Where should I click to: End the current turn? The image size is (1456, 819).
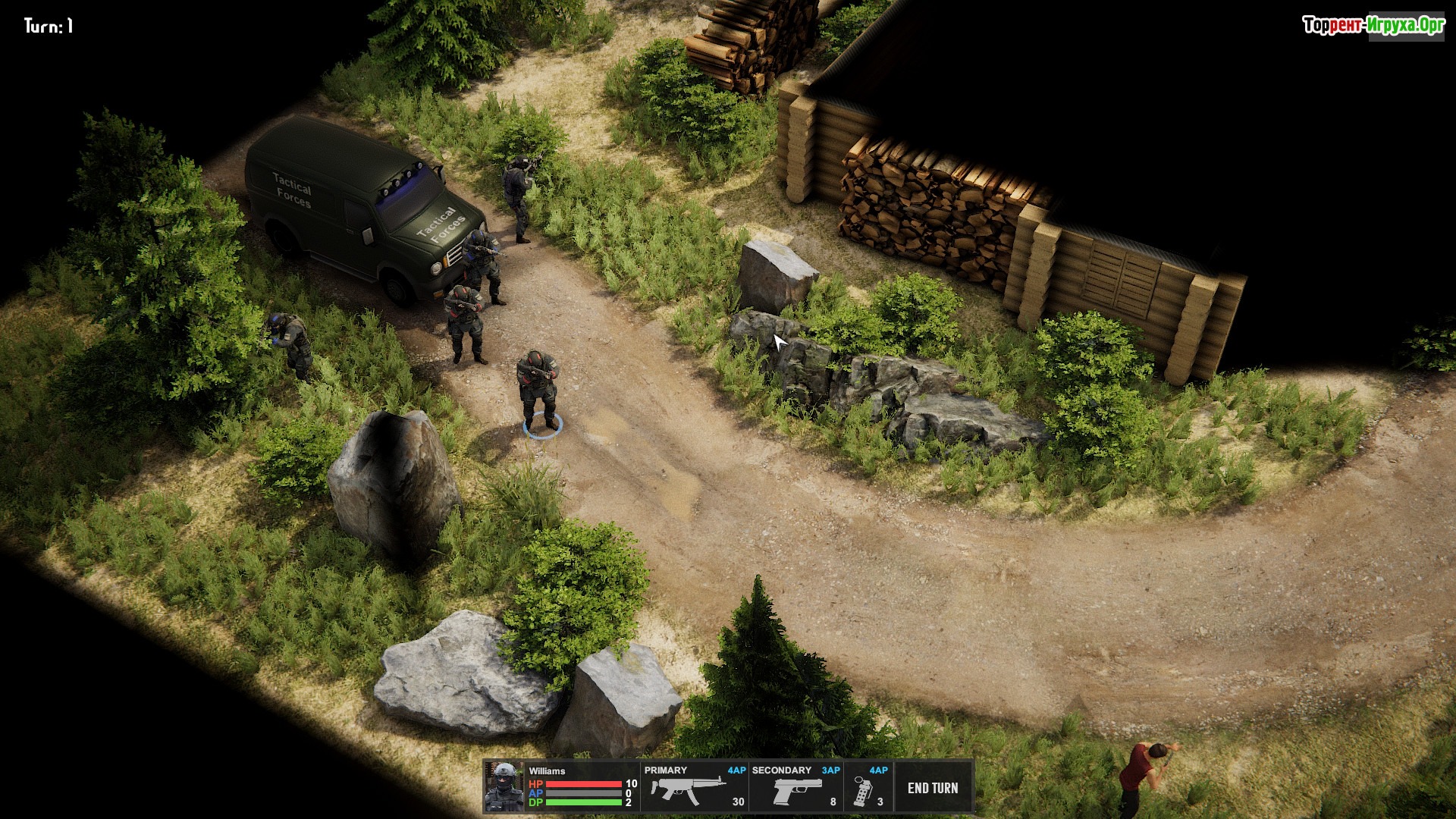click(x=933, y=788)
